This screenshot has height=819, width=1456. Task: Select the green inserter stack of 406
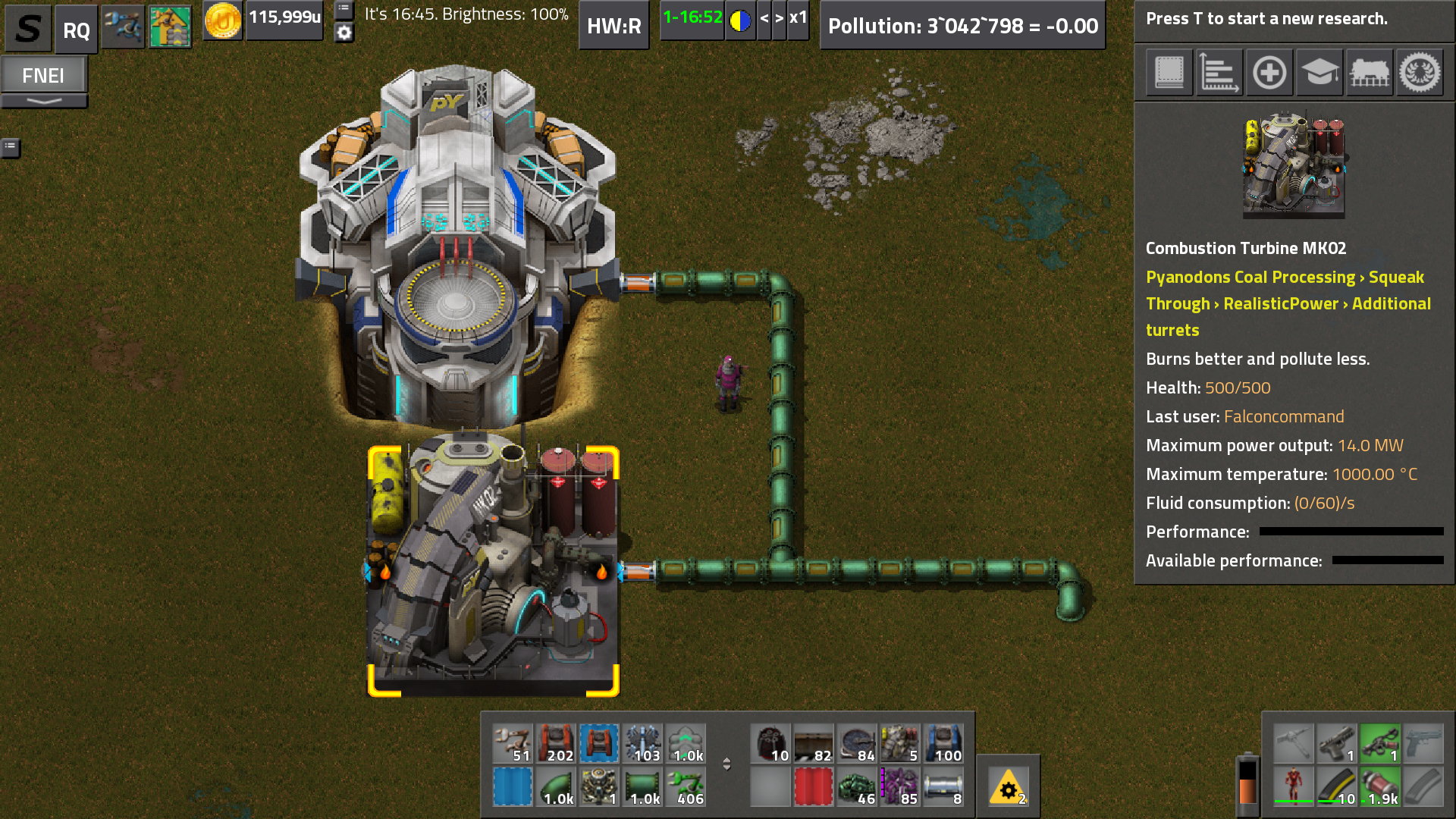point(686,786)
